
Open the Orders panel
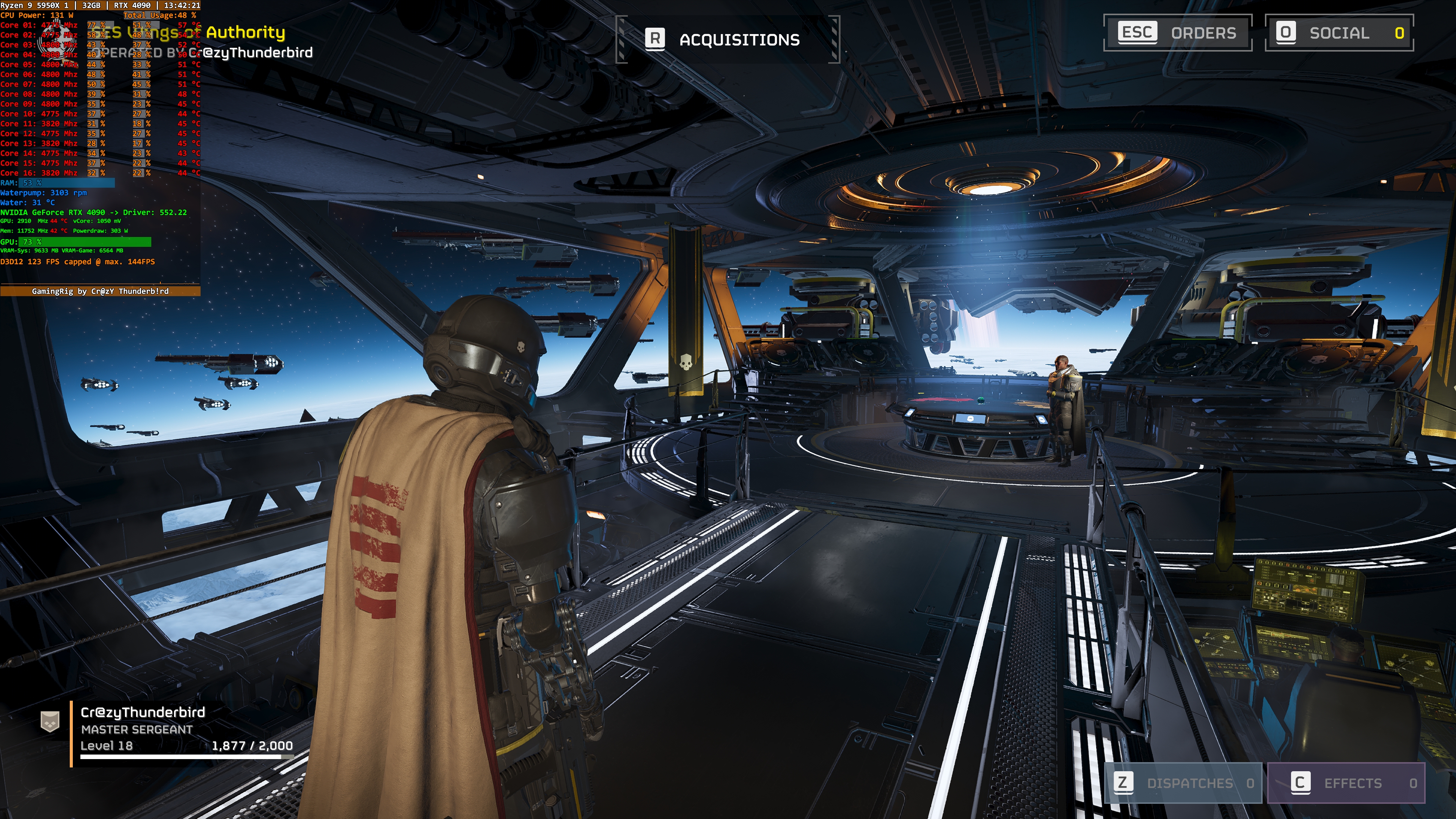pos(1178,33)
